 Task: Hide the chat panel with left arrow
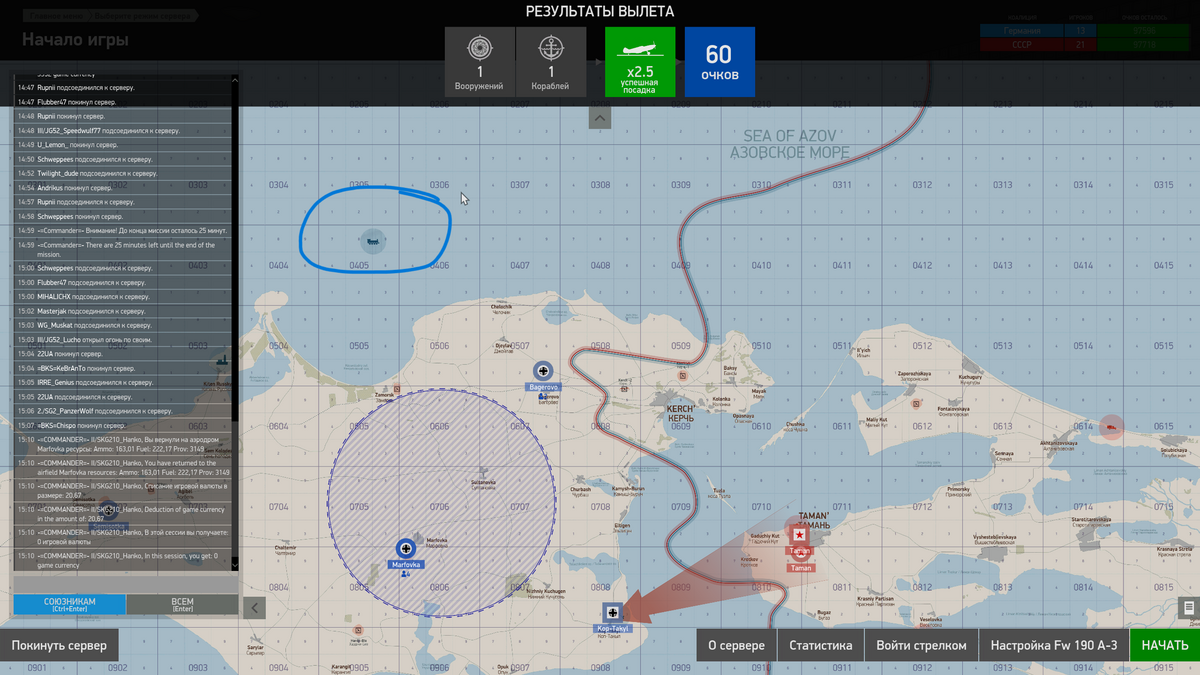coord(255,607)
